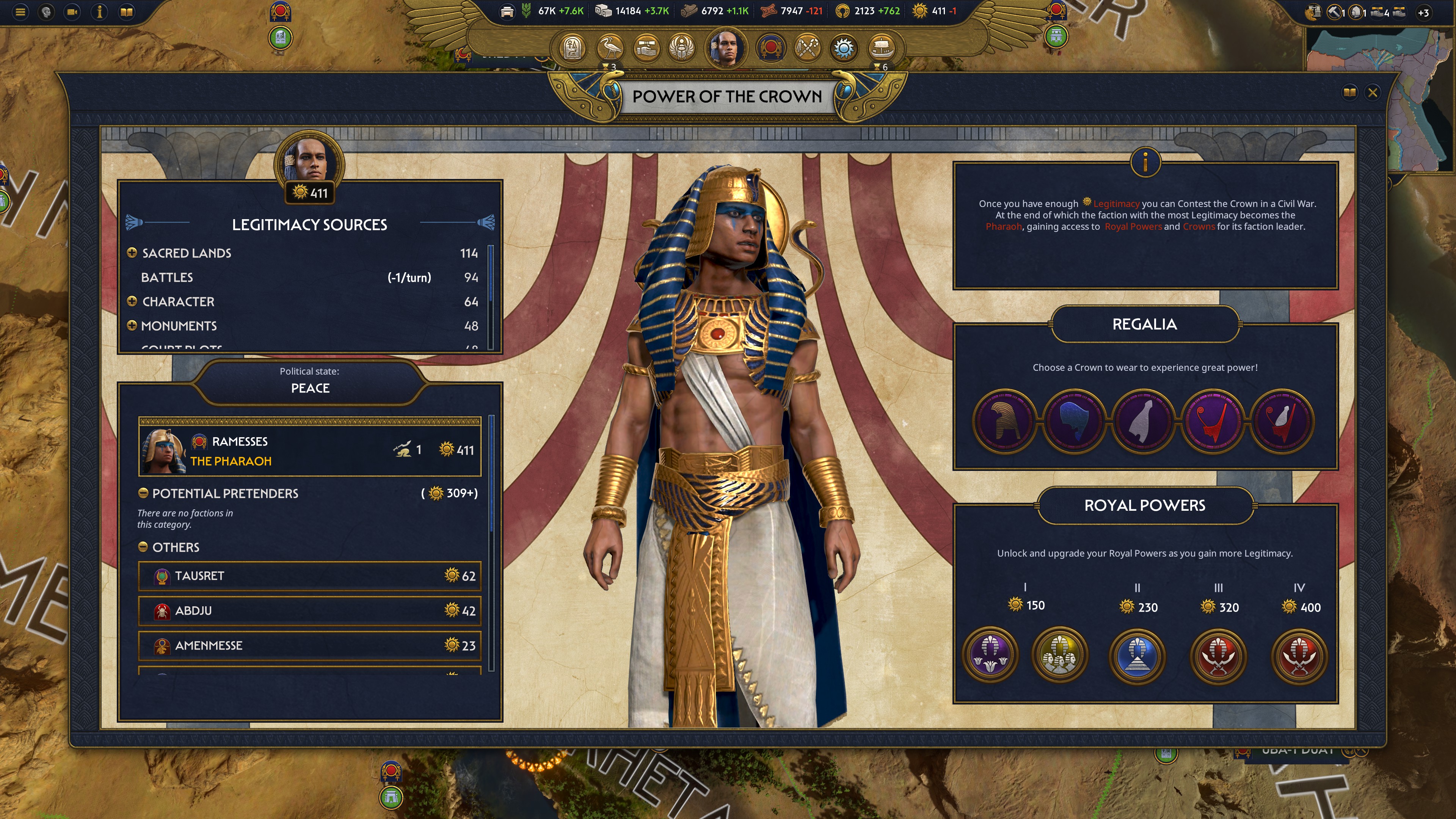Expand the Monuments legitimacy source

(x=132, y=326)
